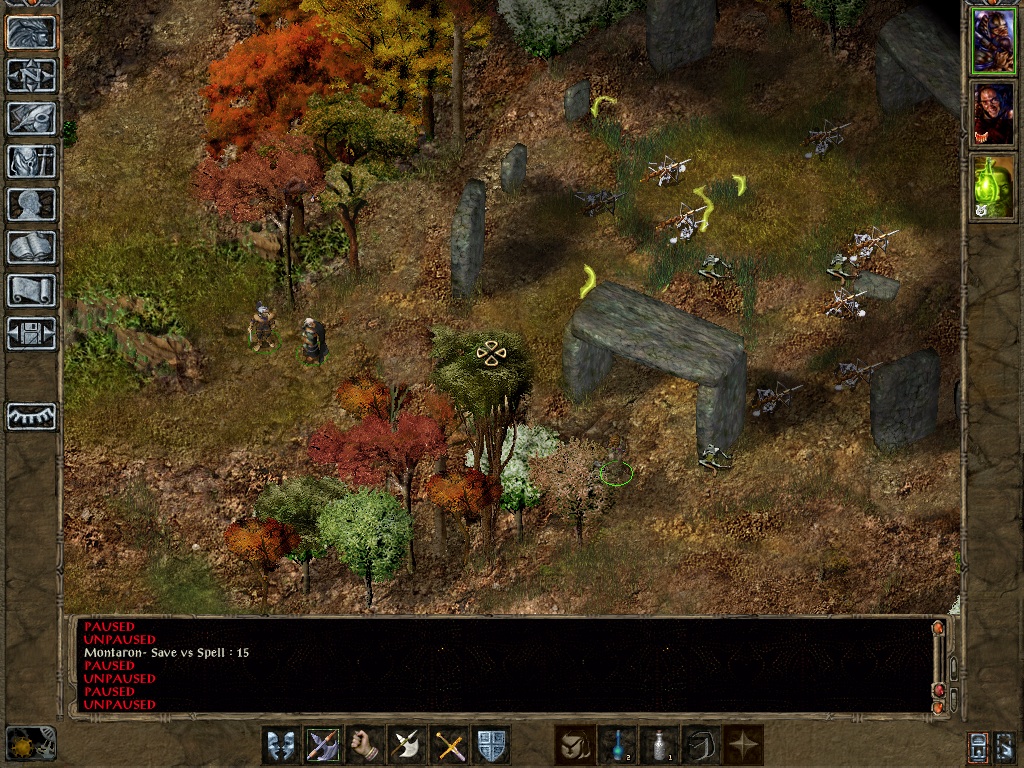Open the journal quill-and-ink button
The height and width of the screenshot is (768, 1024).
pos(31,118)
